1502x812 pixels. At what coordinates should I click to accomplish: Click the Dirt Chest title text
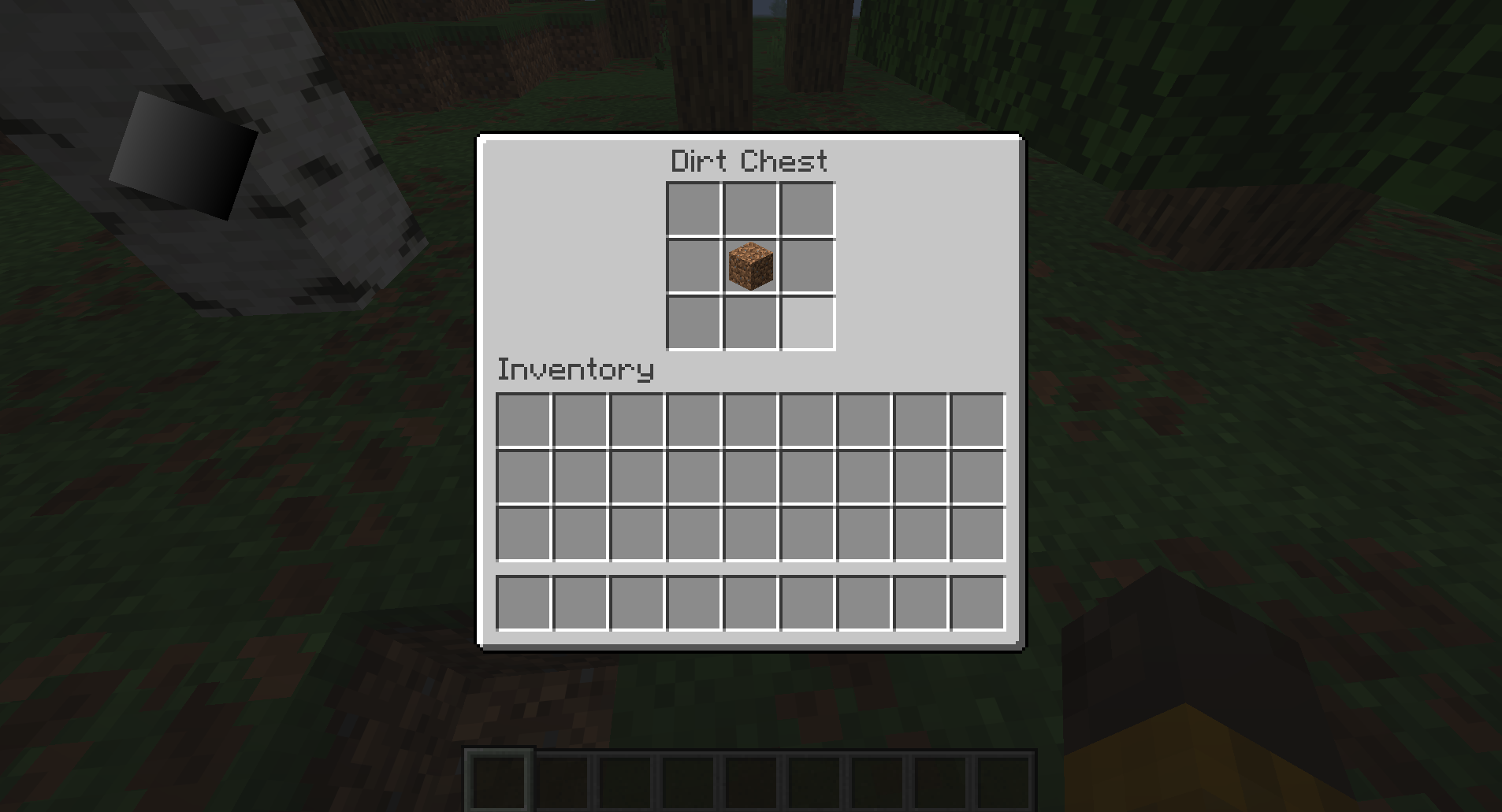pyautogui.click(x=749, y=160)
